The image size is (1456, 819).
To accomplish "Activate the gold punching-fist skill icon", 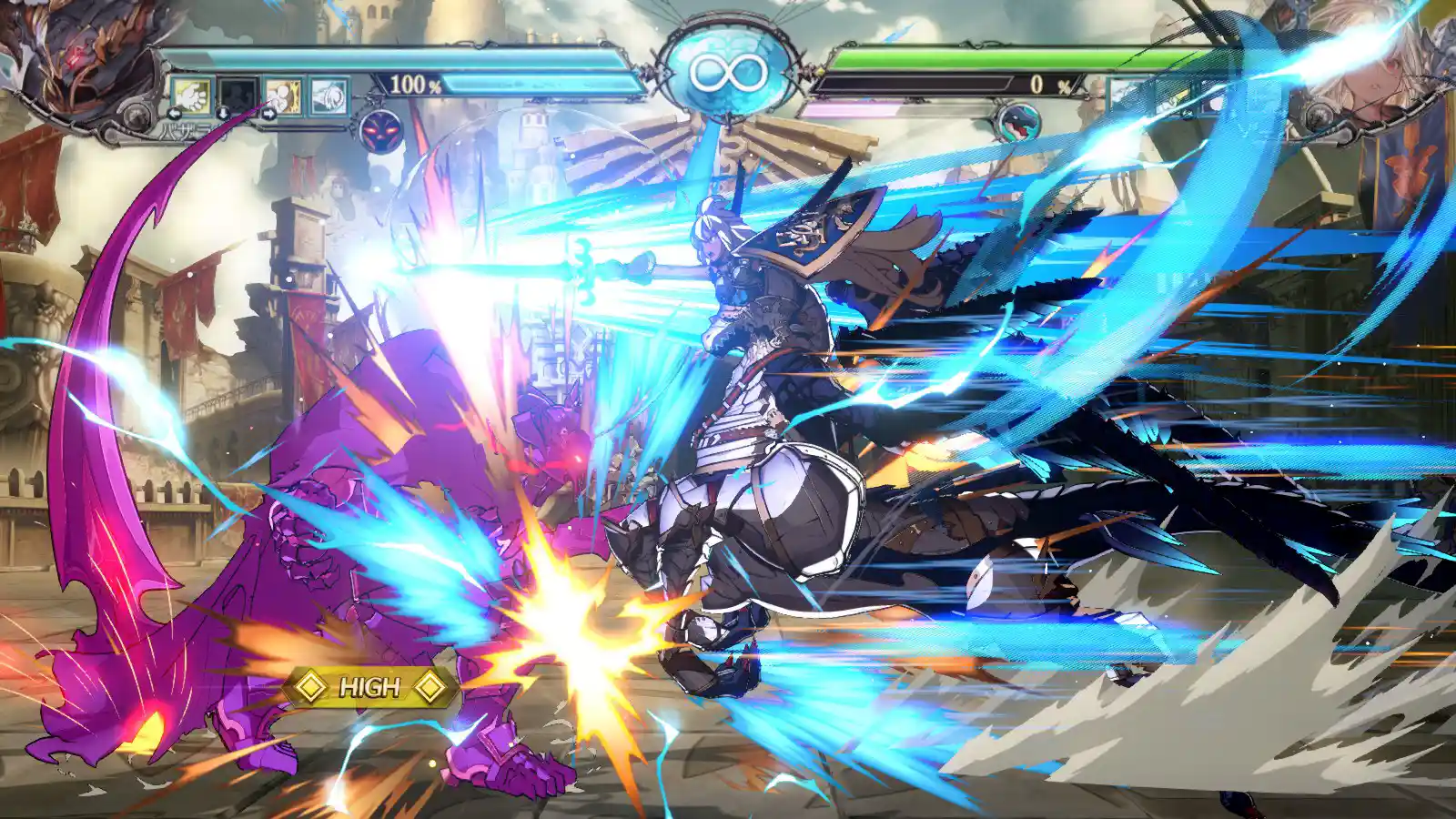I will 283,96.
